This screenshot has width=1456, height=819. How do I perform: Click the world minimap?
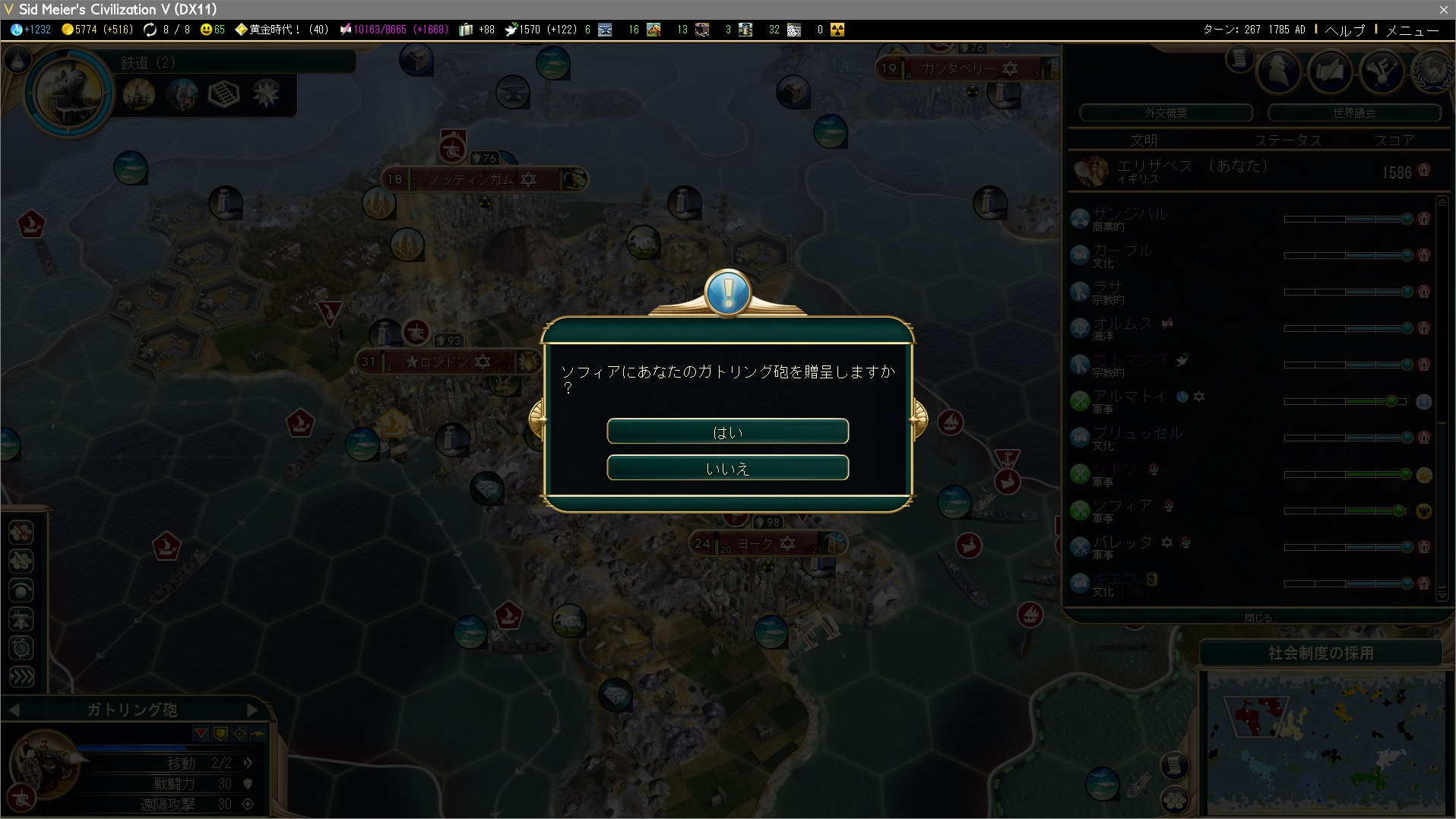click(1325, 742)
